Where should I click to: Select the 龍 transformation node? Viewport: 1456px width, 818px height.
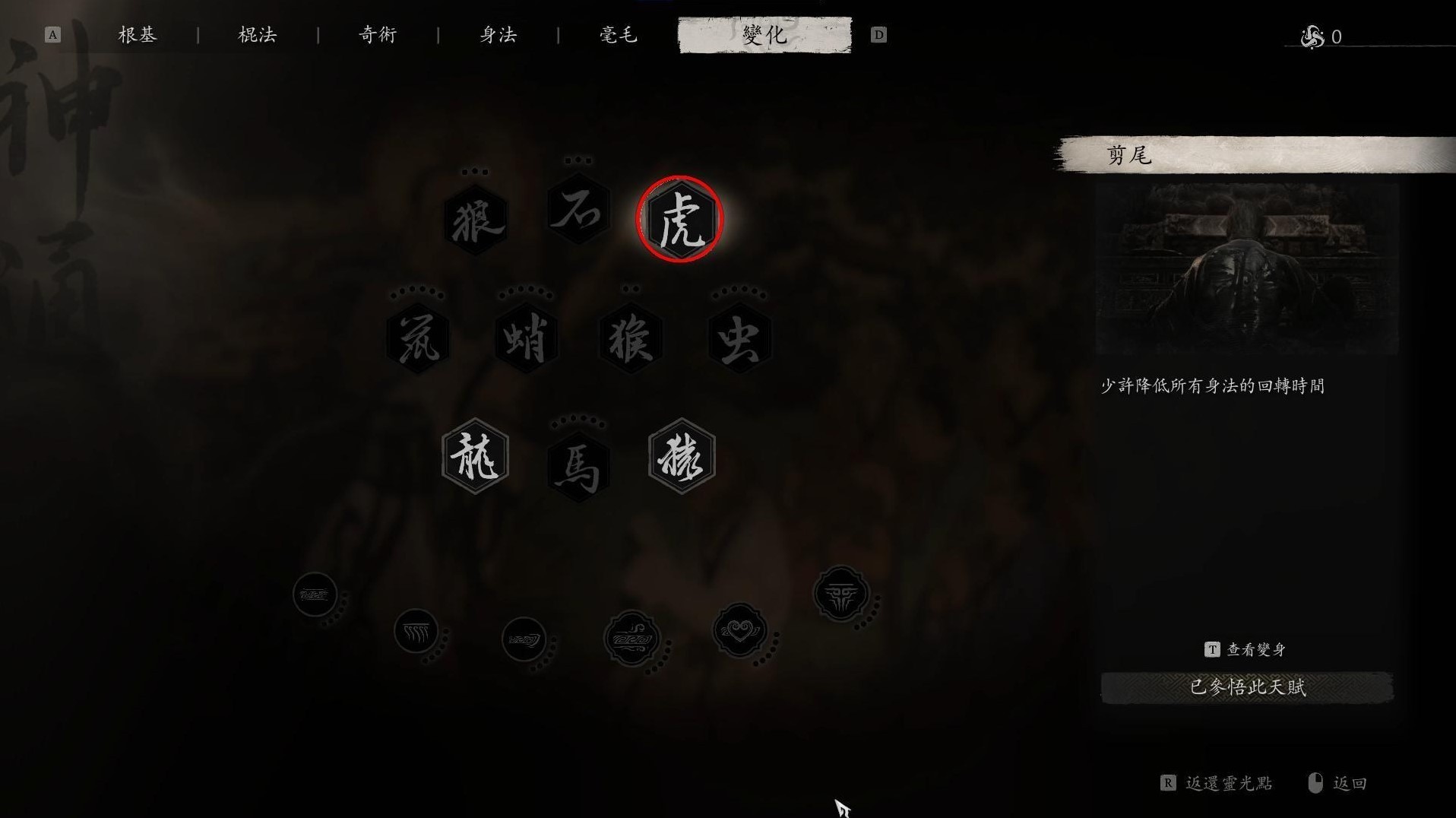pyautogui.click(x=476, y=456)
